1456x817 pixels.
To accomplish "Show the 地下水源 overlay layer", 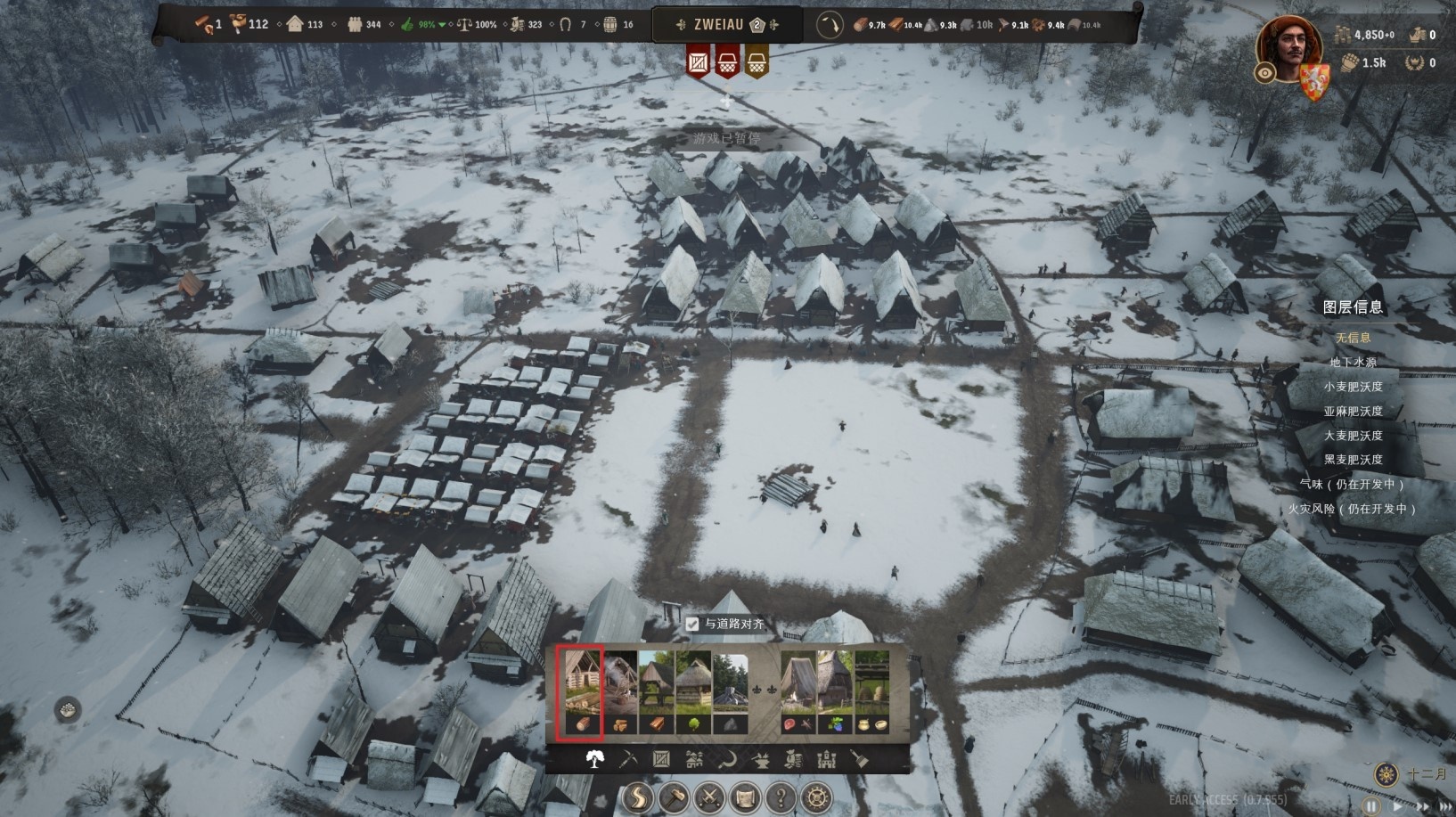I will tap(1353, 363).
